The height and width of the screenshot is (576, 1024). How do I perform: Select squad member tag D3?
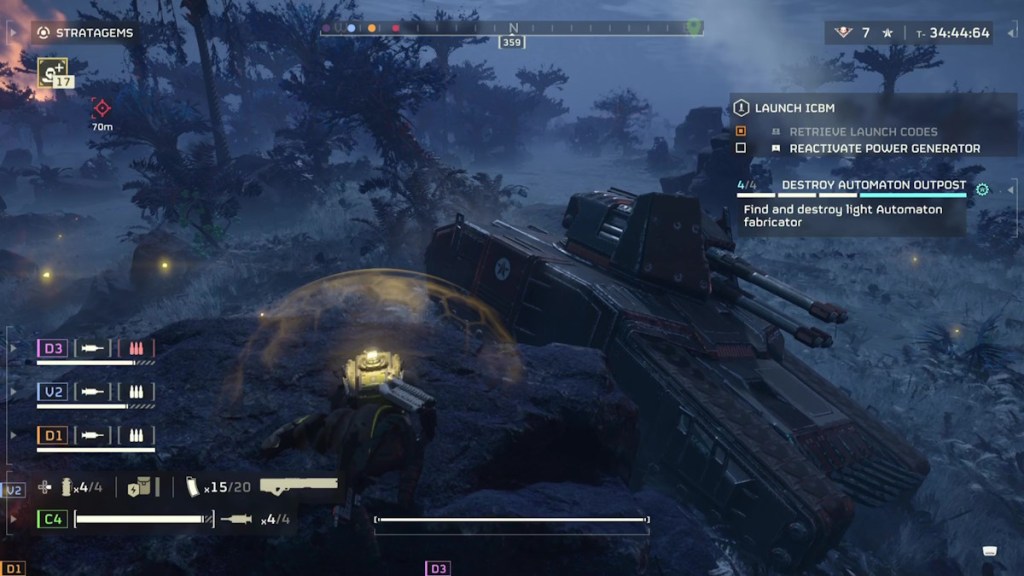coord(53,348)
